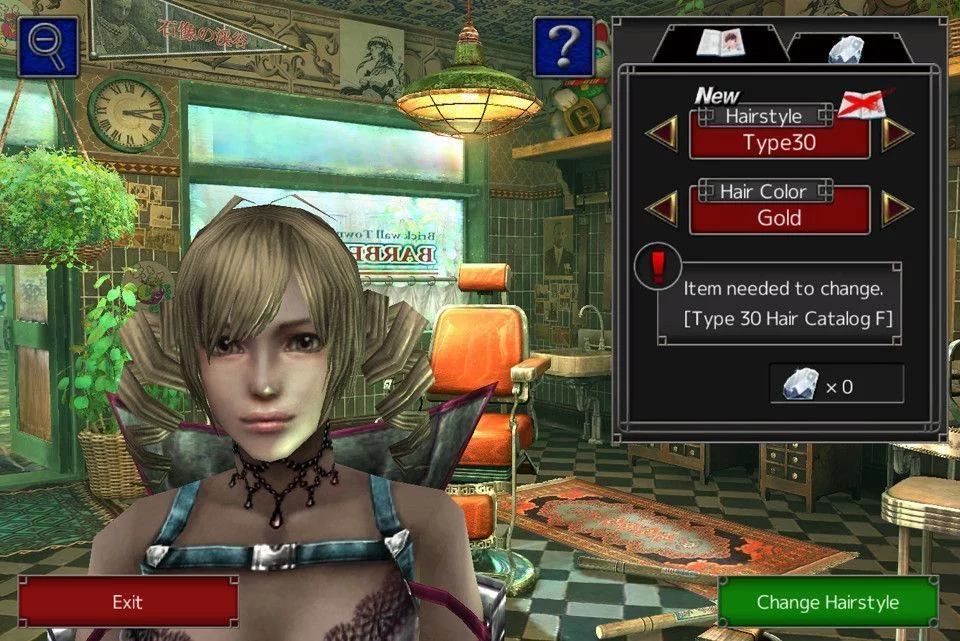Select the previous Hairstyle with left arrow

pyautogui.click(x=661, y=133)
